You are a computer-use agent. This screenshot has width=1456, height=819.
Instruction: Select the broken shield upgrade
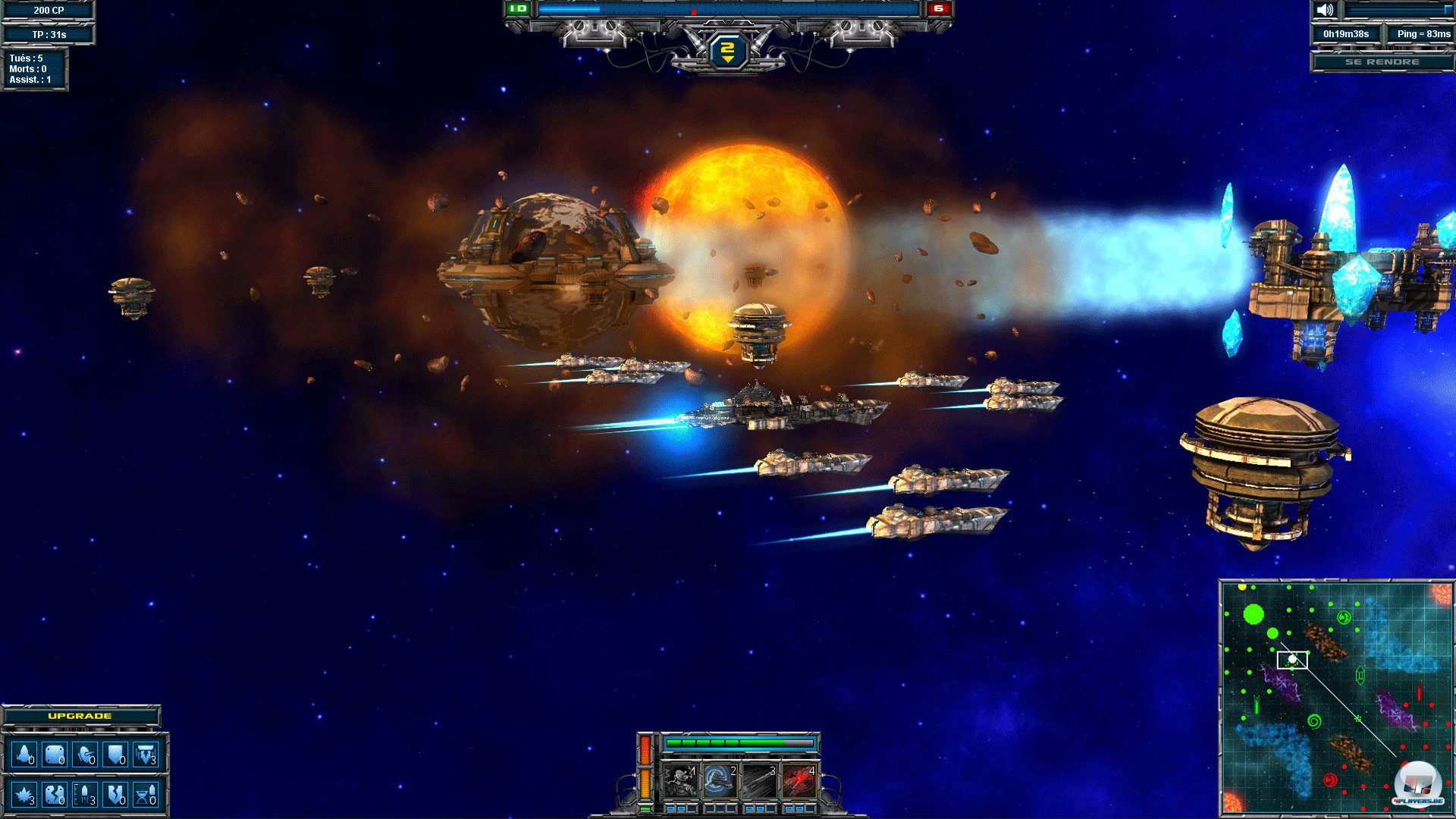[116, 795]
